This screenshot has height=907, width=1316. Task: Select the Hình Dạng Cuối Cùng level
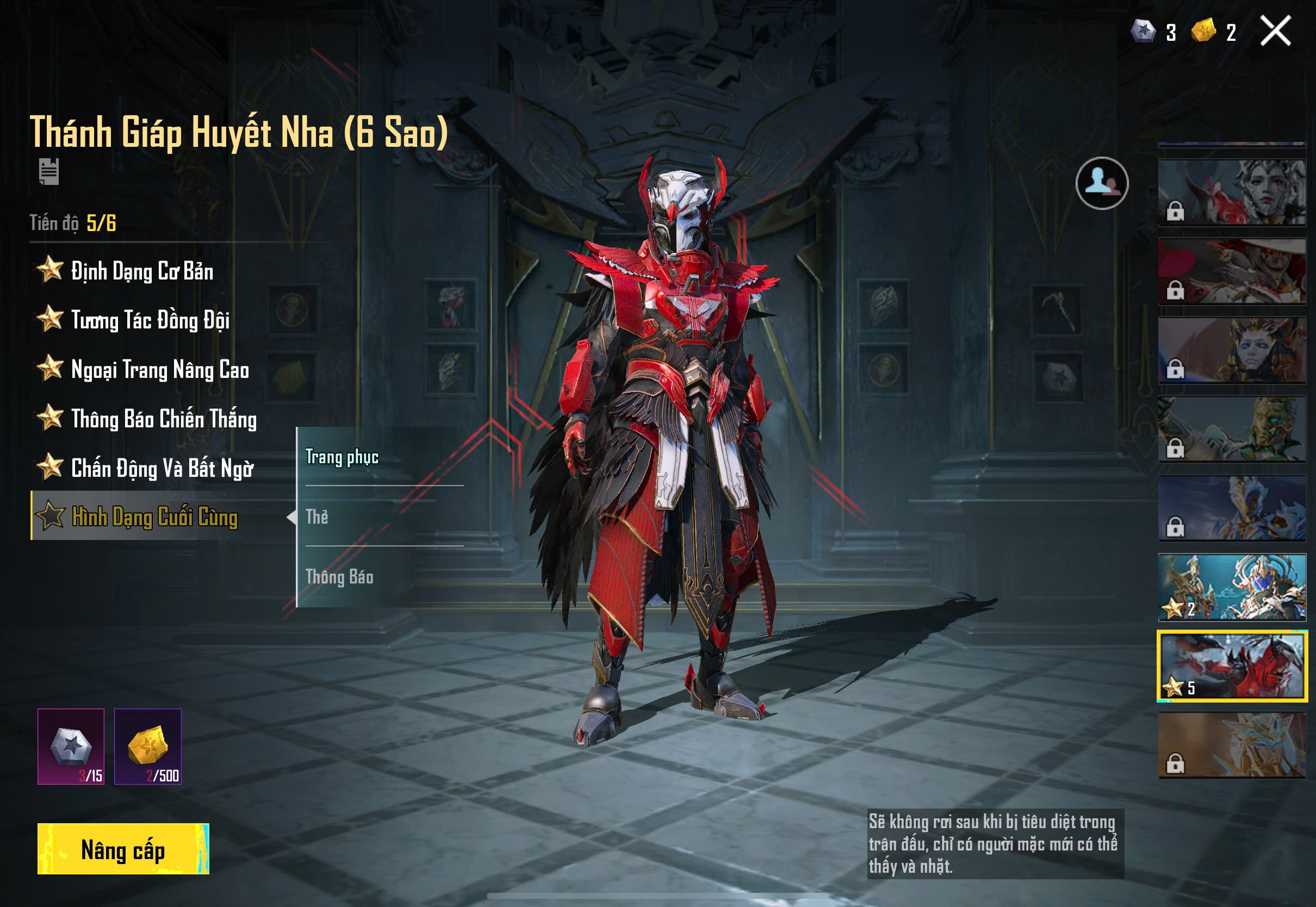point(153,517)
